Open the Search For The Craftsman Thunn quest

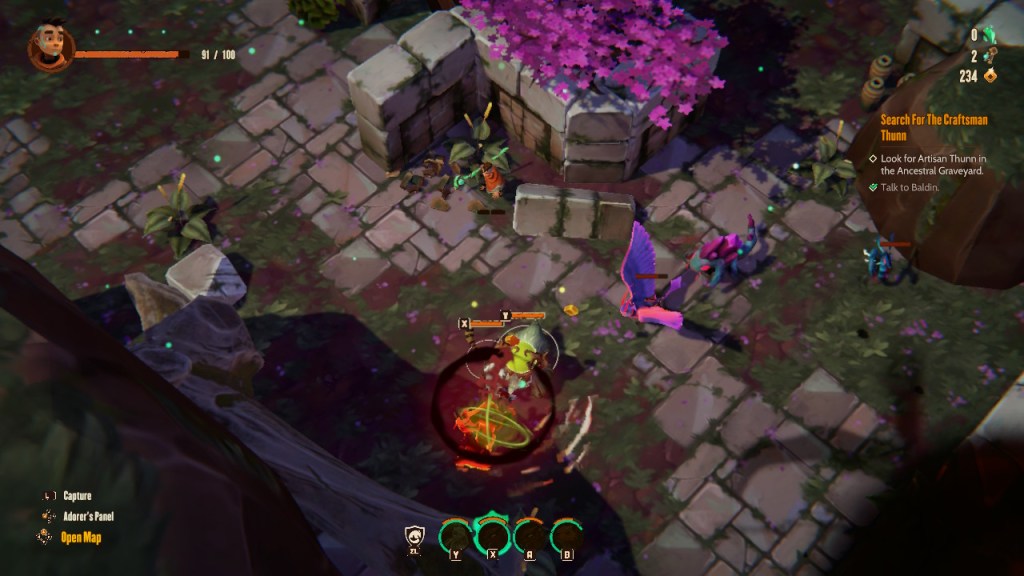(x=933, y=127)
